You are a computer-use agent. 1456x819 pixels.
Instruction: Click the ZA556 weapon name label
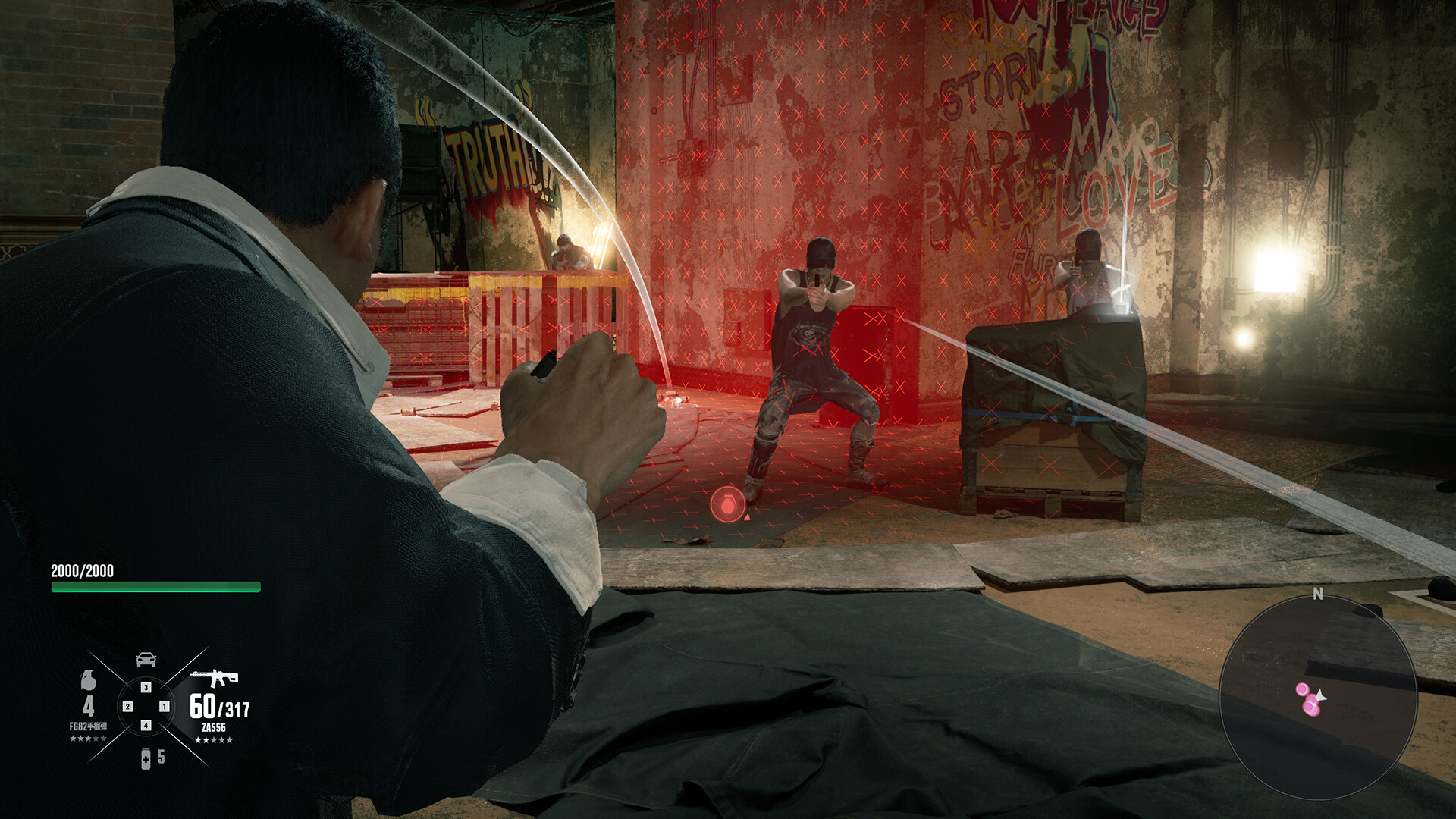[x=214, y=726]
